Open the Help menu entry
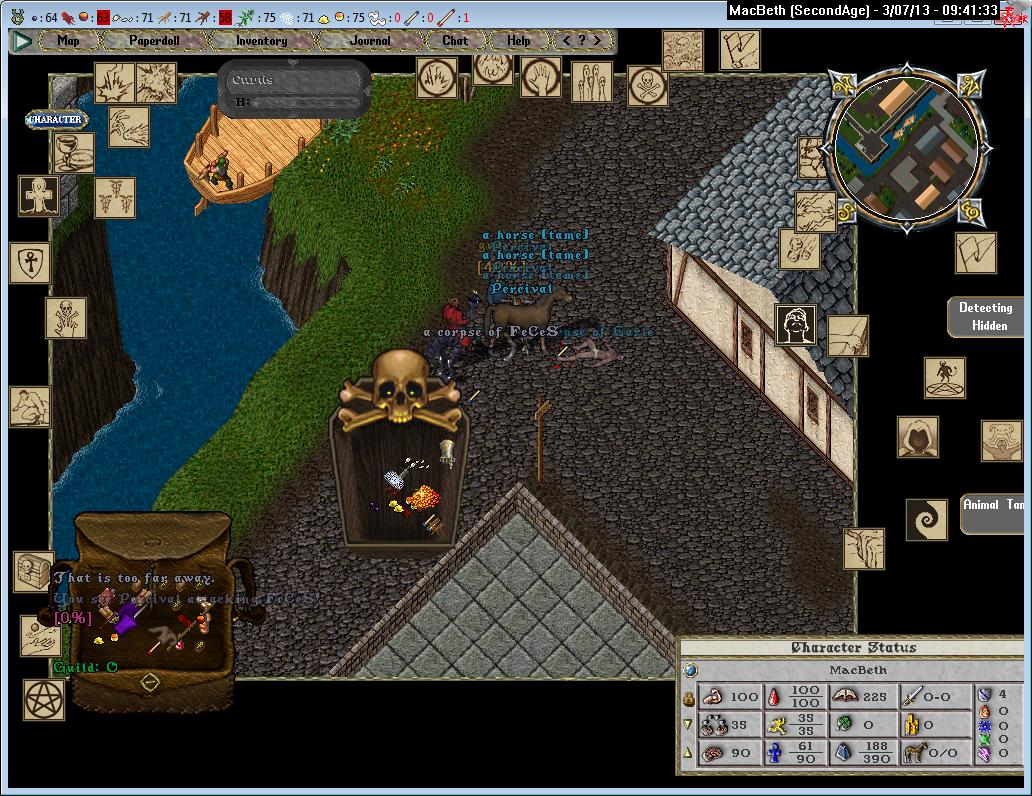The height and width of the screenshot is (796, 1032). click(x=518, y=41)
